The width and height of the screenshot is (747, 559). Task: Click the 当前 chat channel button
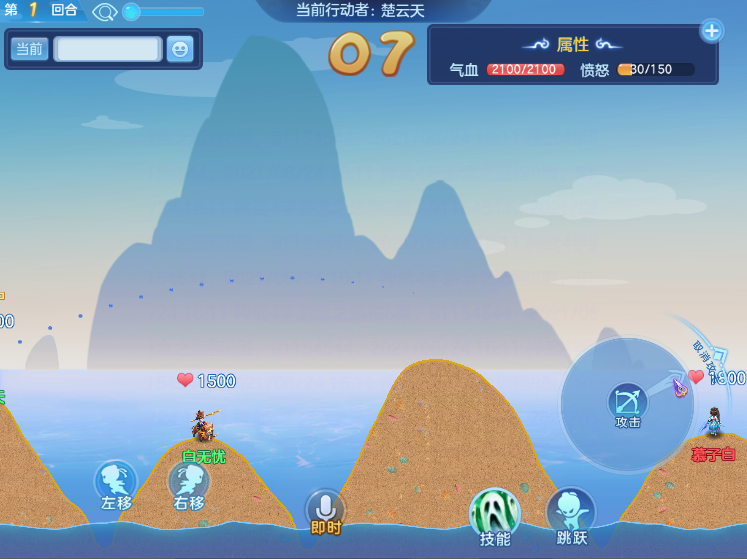point(29,49)
